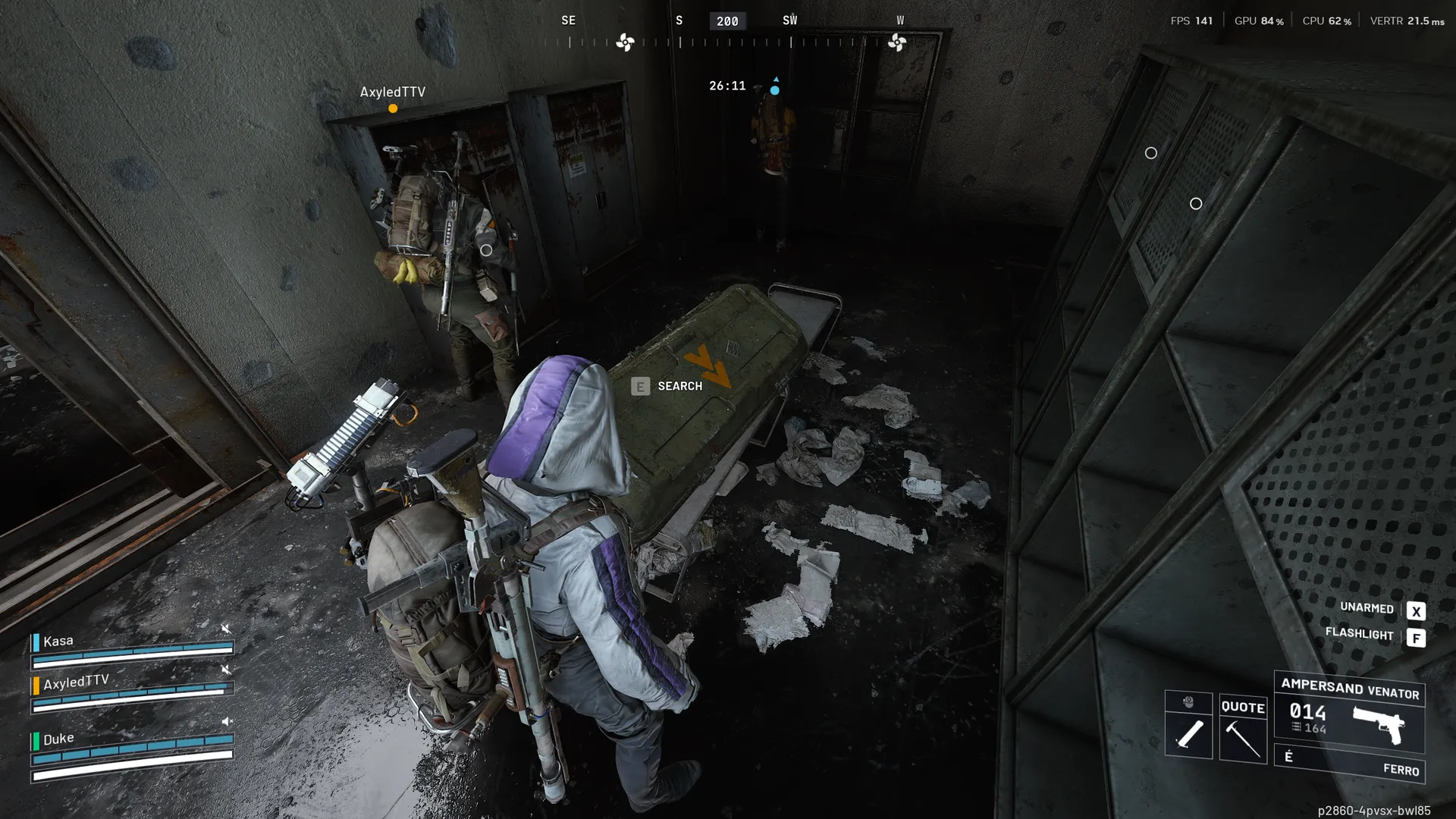Click the compass marker near W
1456x819 pixels.
(897, 42)
